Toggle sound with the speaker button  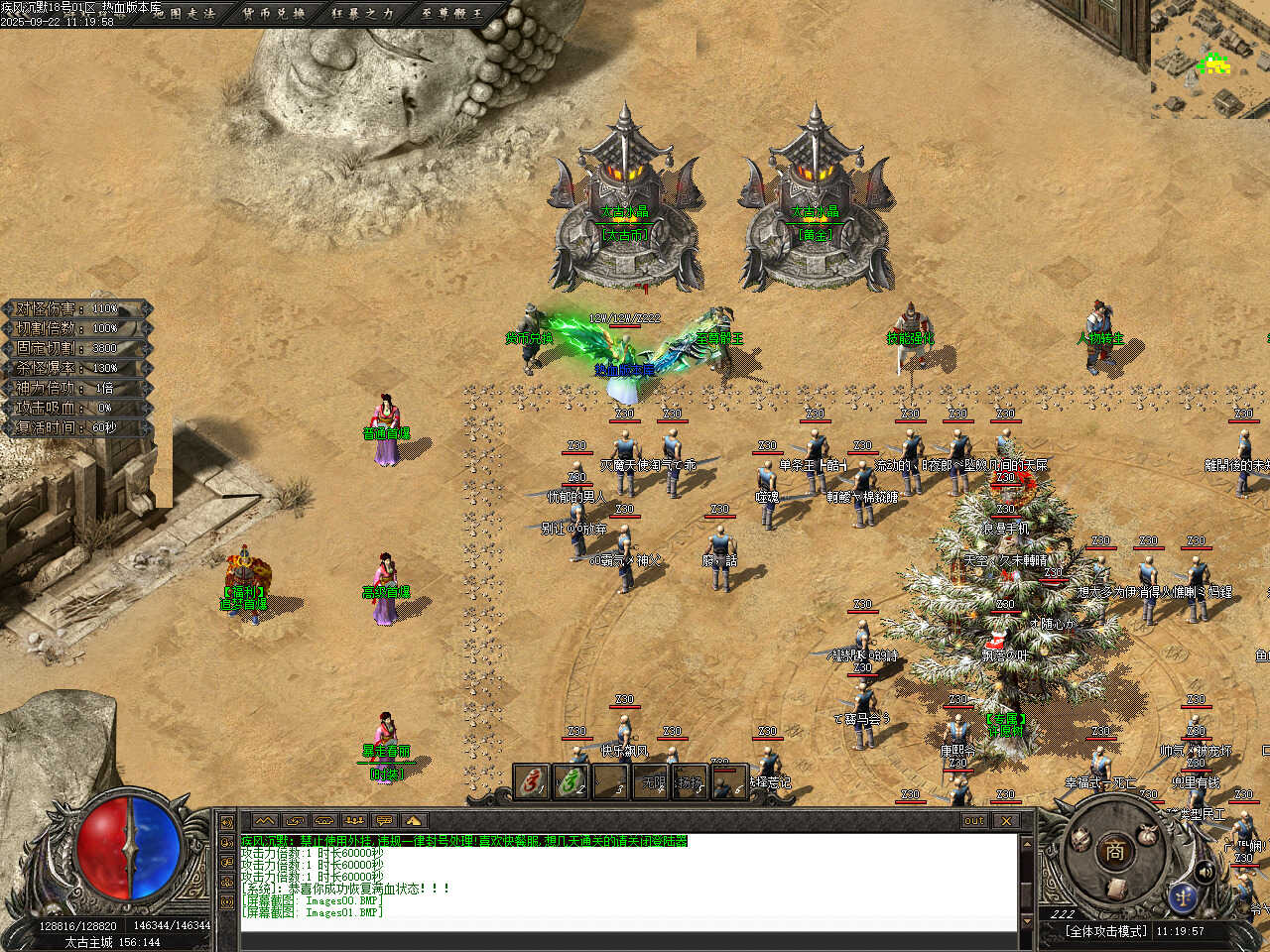click(x=1206, y=872)
